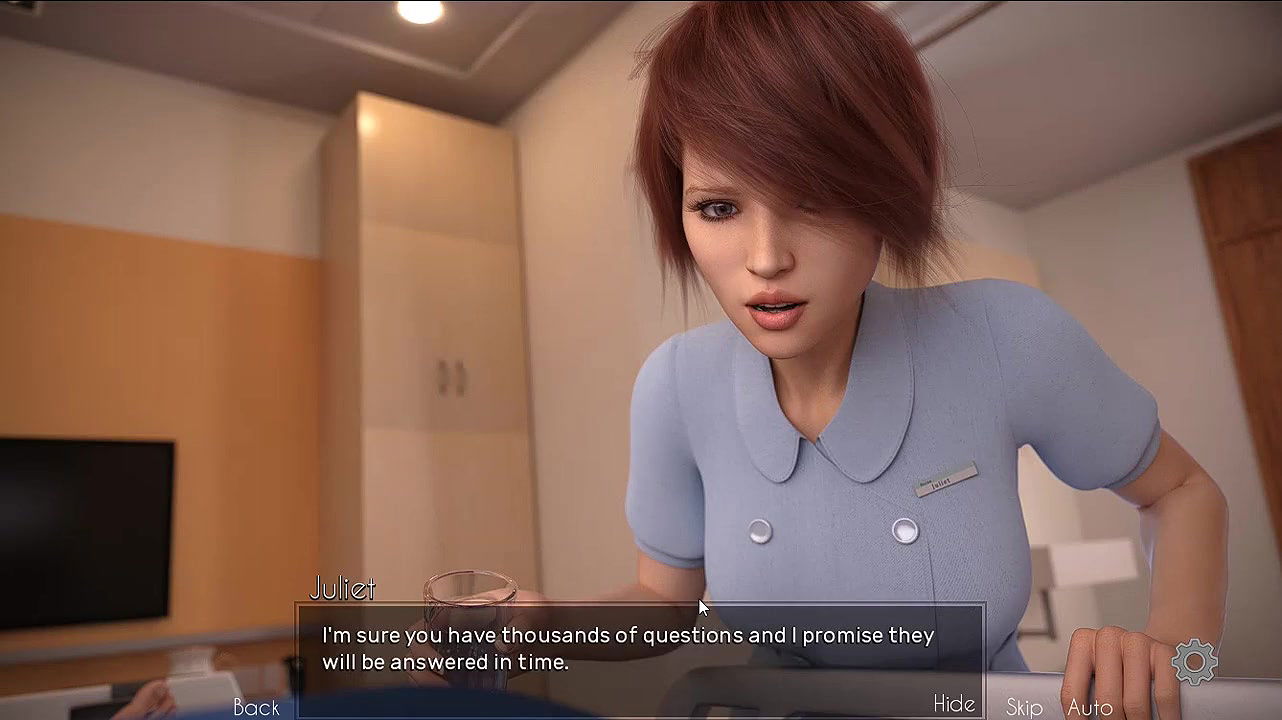Click Auto to start automatic text progression
Image resolution: width=1282 pixels, height=720 pixels.
tap(1090, 706)
